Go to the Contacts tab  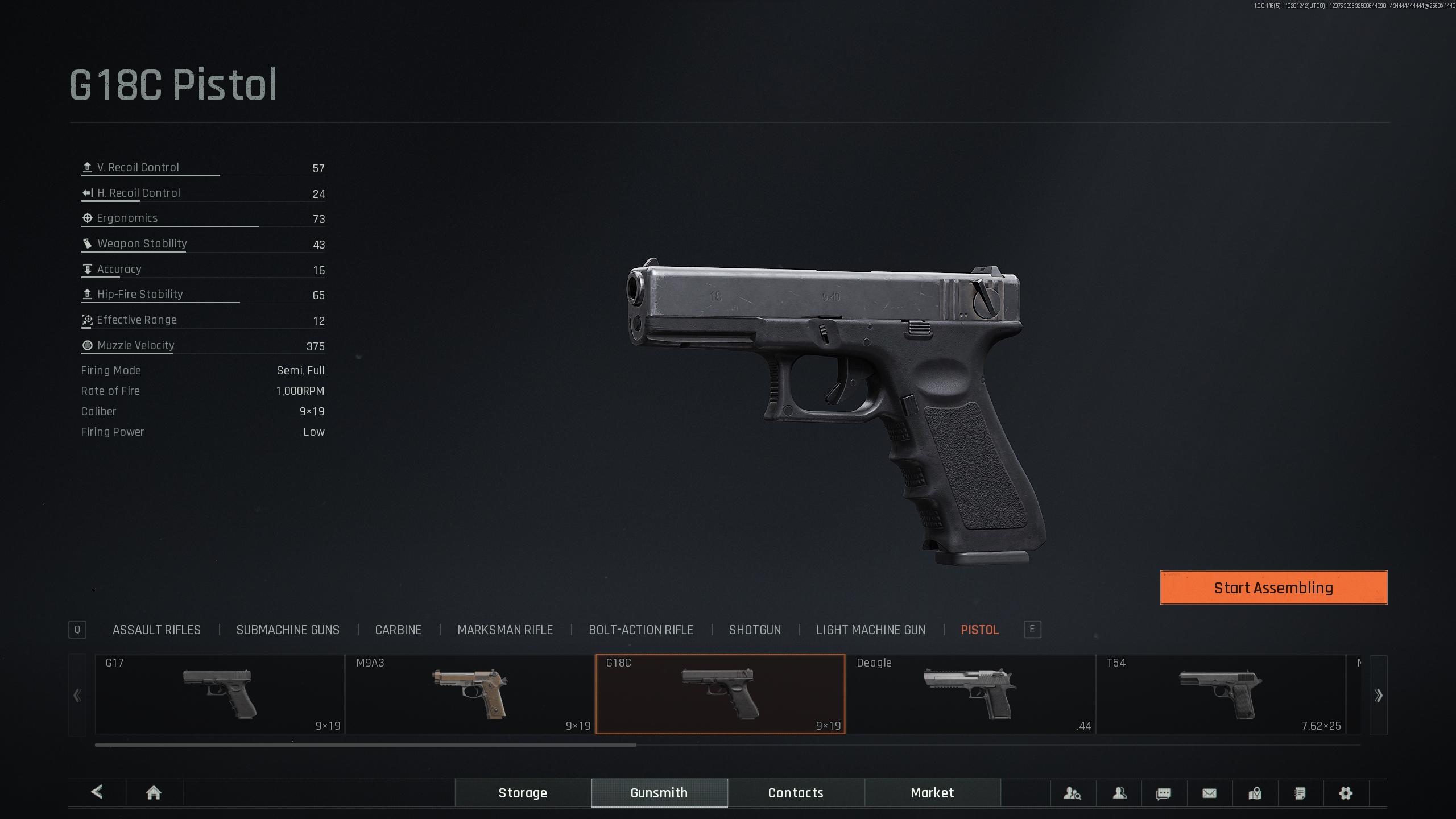pos(796,793)
